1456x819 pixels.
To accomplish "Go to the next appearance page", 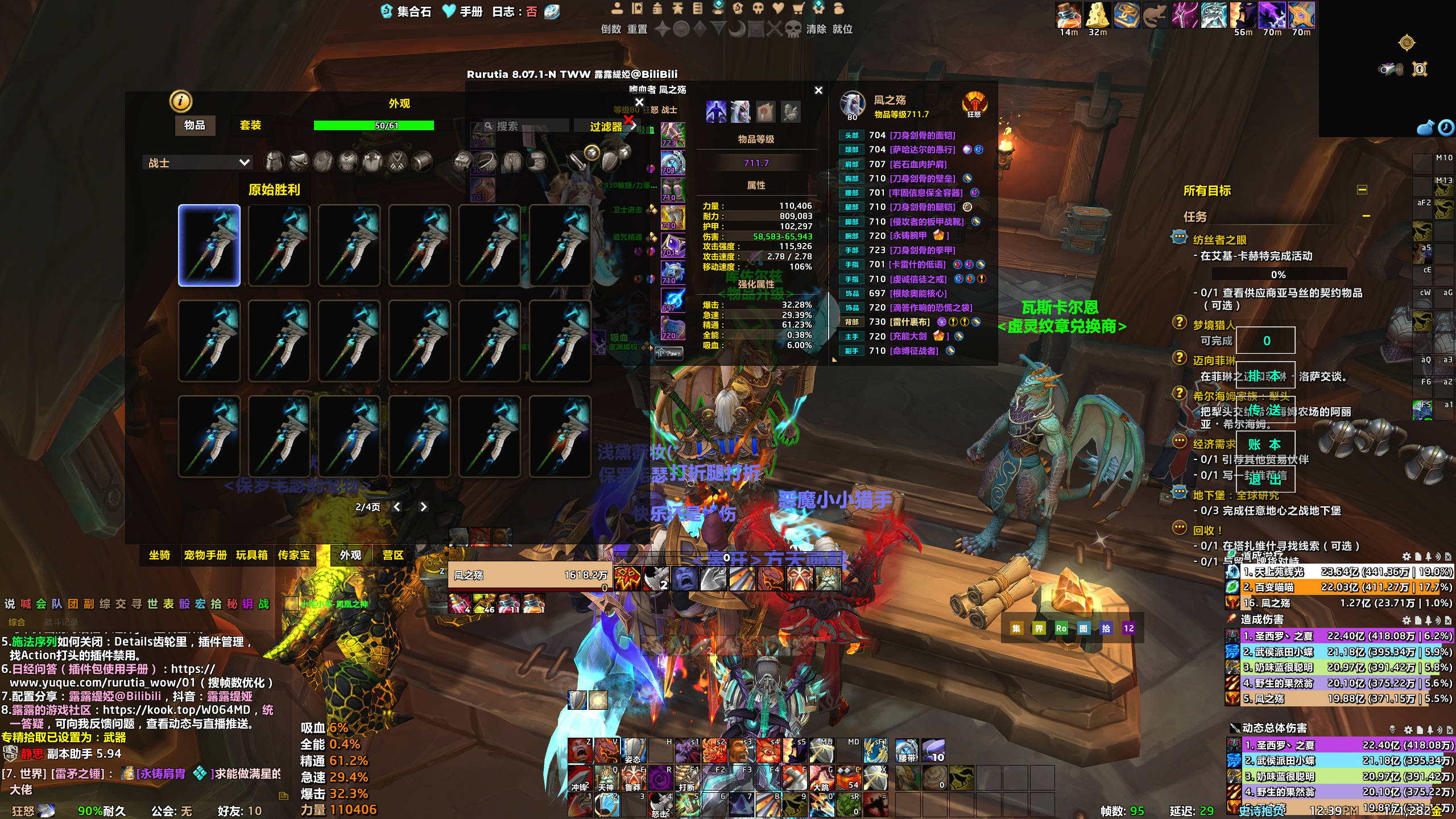I will click(x=423, y=507).
